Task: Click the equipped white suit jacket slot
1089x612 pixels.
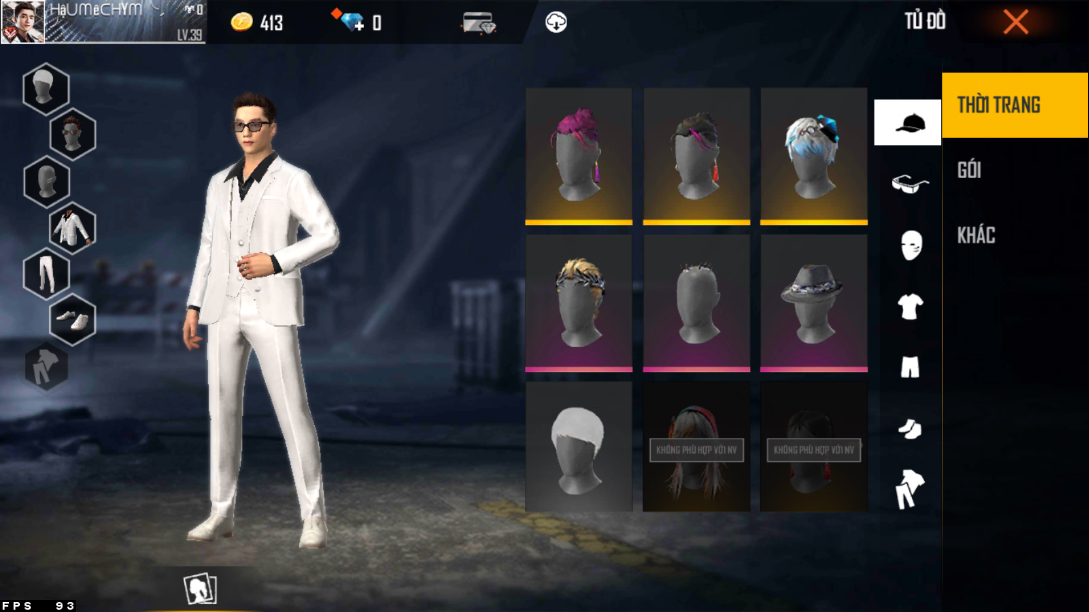Action: point(72,228)
